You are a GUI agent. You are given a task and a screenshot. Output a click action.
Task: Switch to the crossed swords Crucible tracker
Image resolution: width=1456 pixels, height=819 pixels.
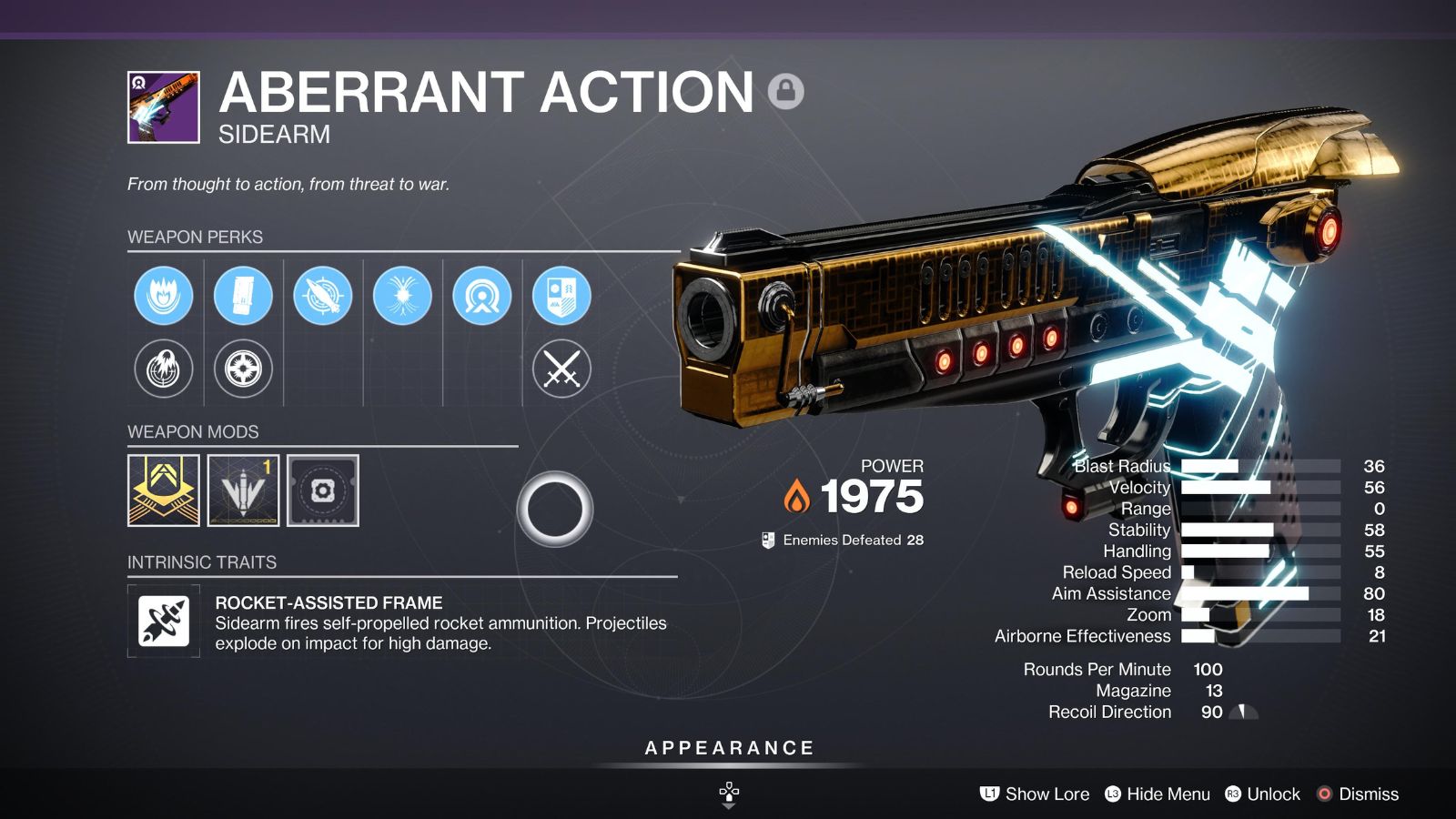561,369
